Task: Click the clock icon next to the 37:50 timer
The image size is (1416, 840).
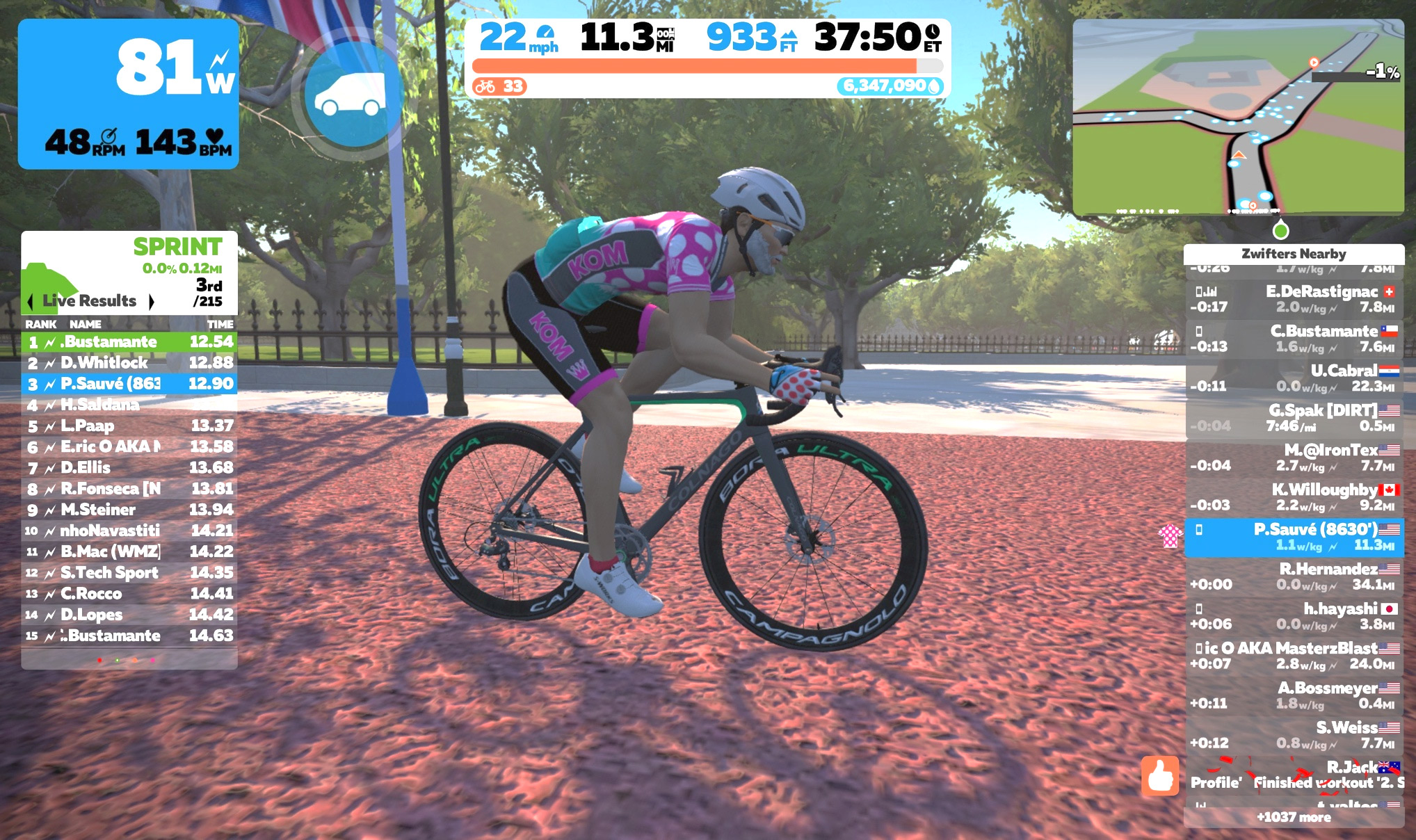Action: (932, 31)
